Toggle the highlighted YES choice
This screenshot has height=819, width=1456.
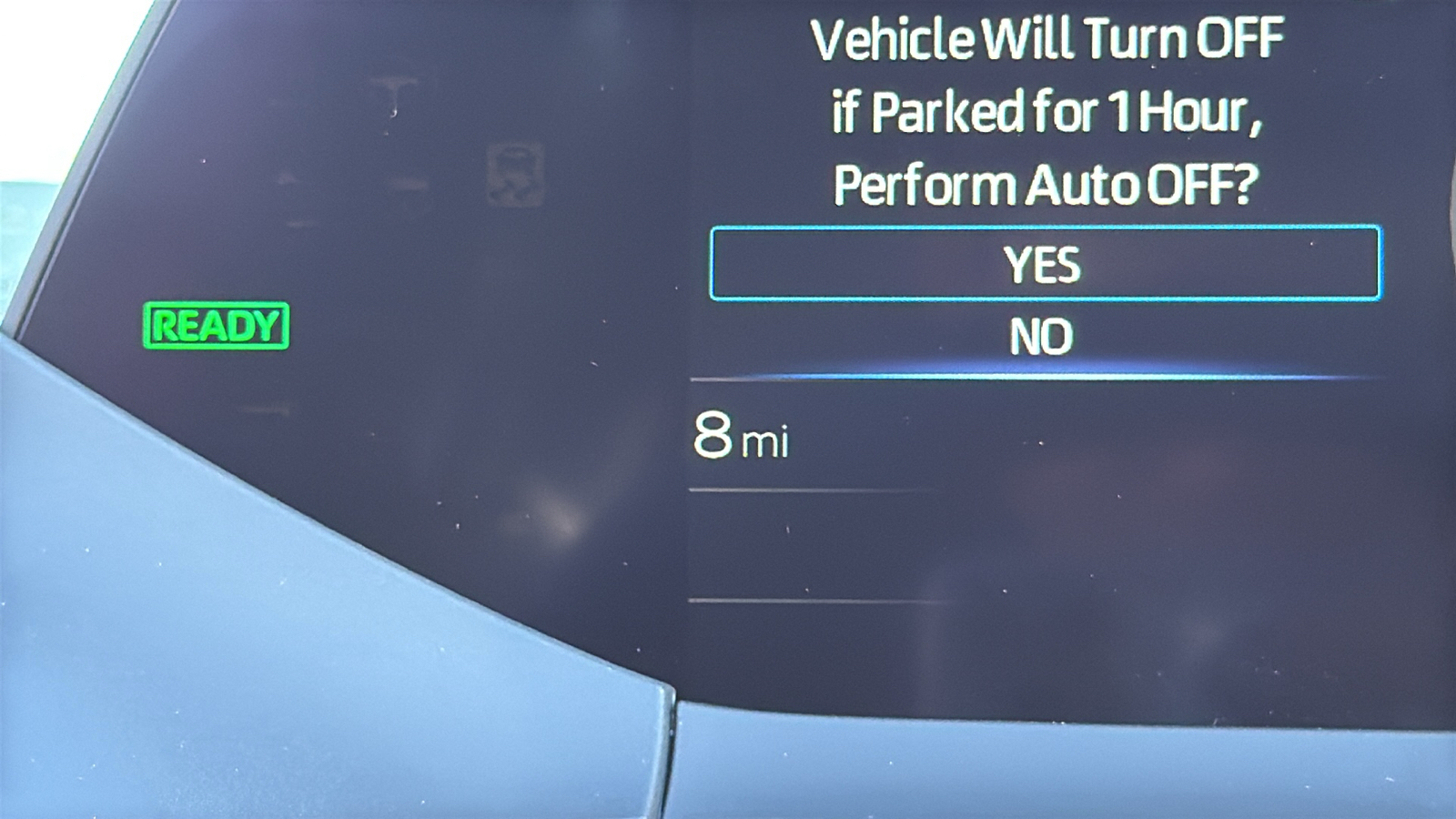pyautogui.click(x=1043, y=265)
